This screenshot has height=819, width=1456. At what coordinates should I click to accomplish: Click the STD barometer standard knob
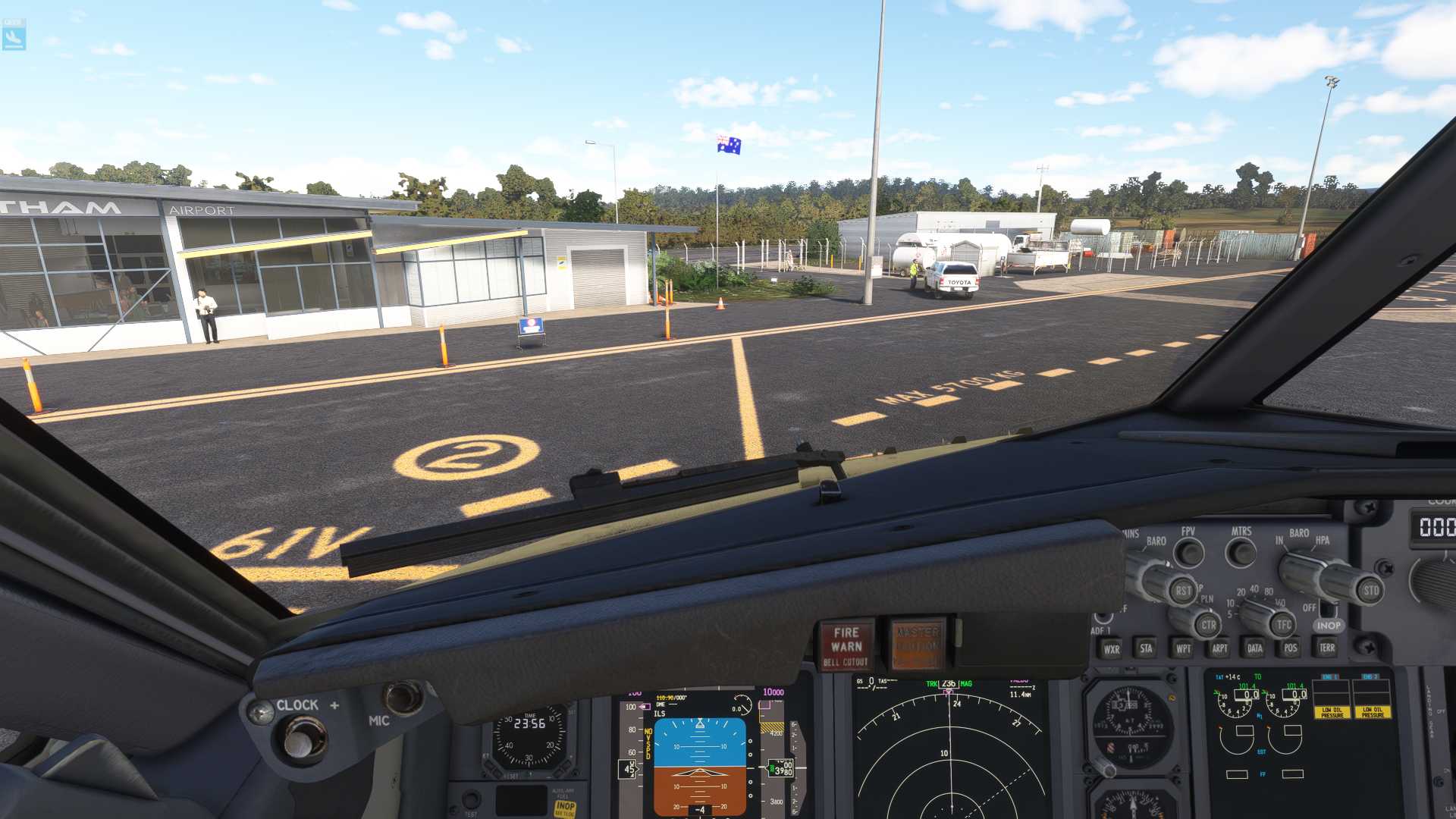1371,591
